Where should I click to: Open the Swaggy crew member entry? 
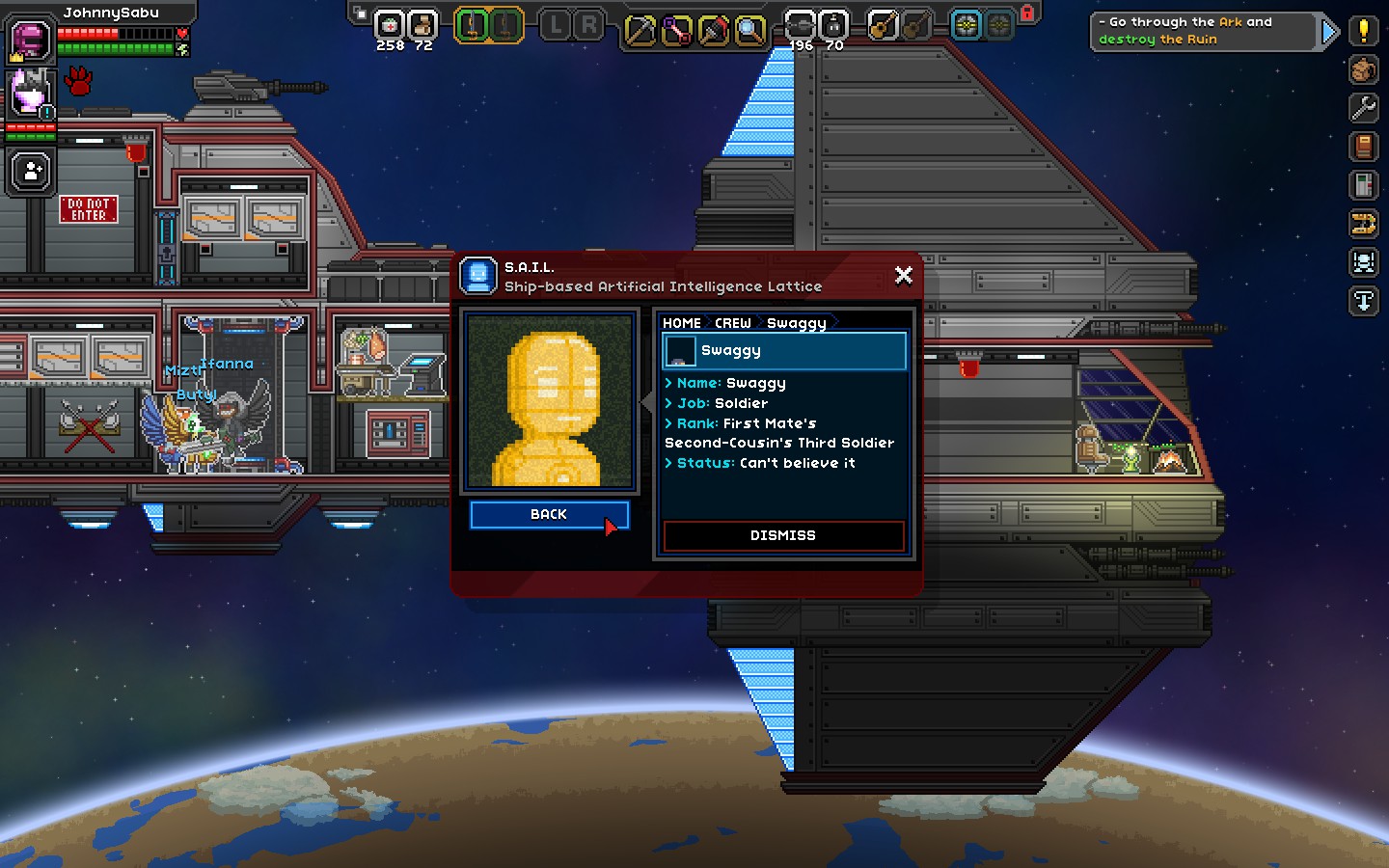point(783,351)
